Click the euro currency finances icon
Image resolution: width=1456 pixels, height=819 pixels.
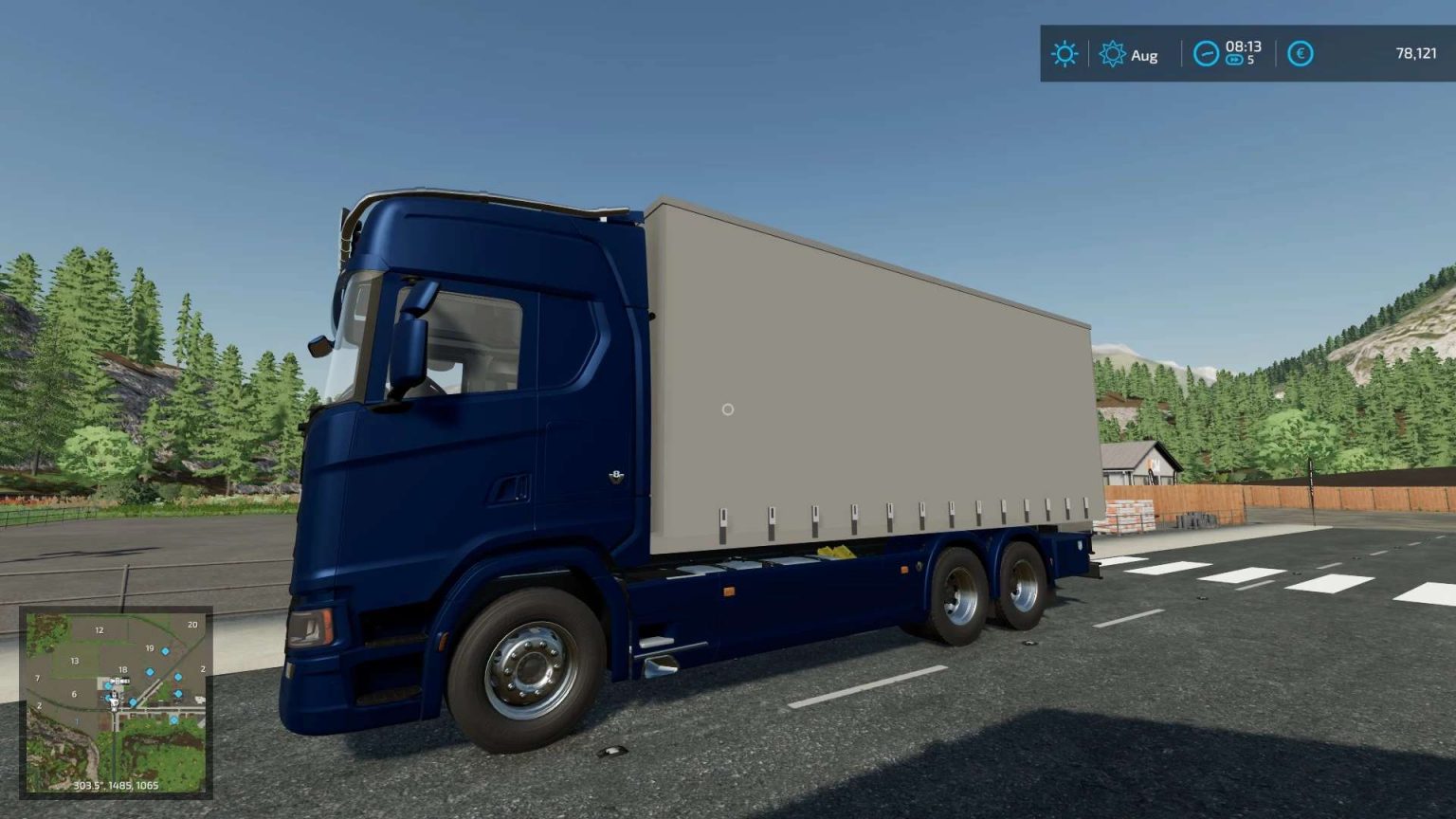pyautogui.click(x=1299, y=54)
